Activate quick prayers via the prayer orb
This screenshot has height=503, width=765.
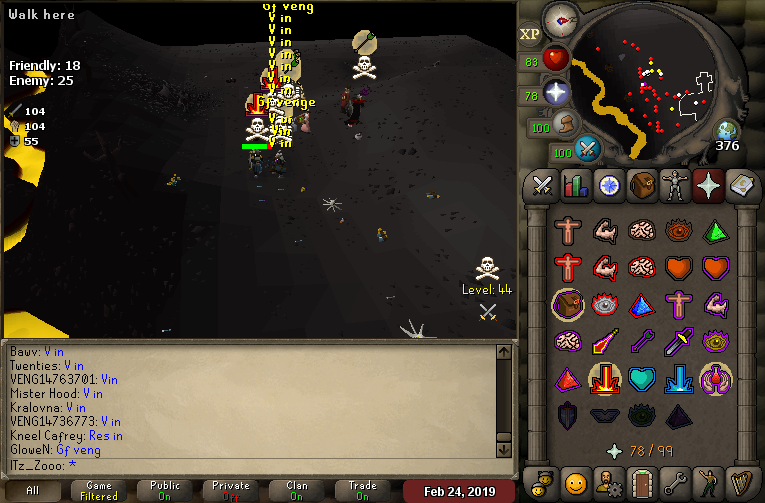(555, 93)
